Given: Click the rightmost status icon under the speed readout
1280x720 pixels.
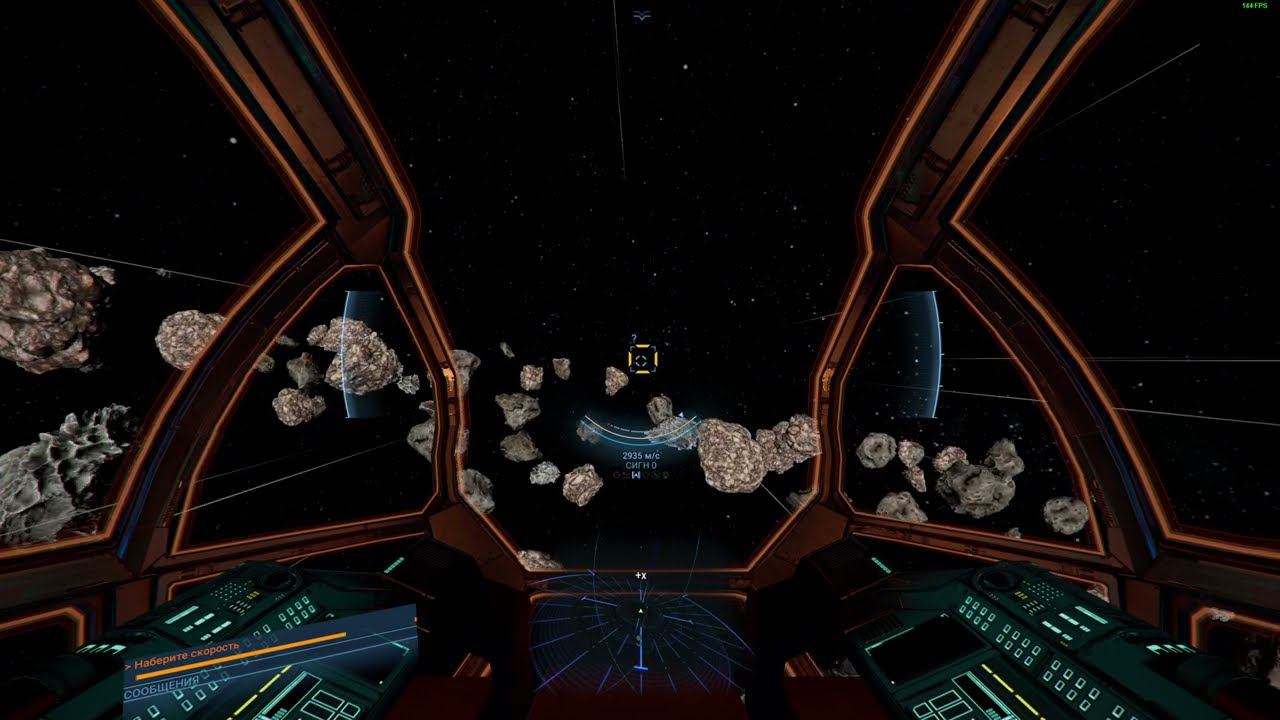Looking at the screenshot, I should point(666,475).
